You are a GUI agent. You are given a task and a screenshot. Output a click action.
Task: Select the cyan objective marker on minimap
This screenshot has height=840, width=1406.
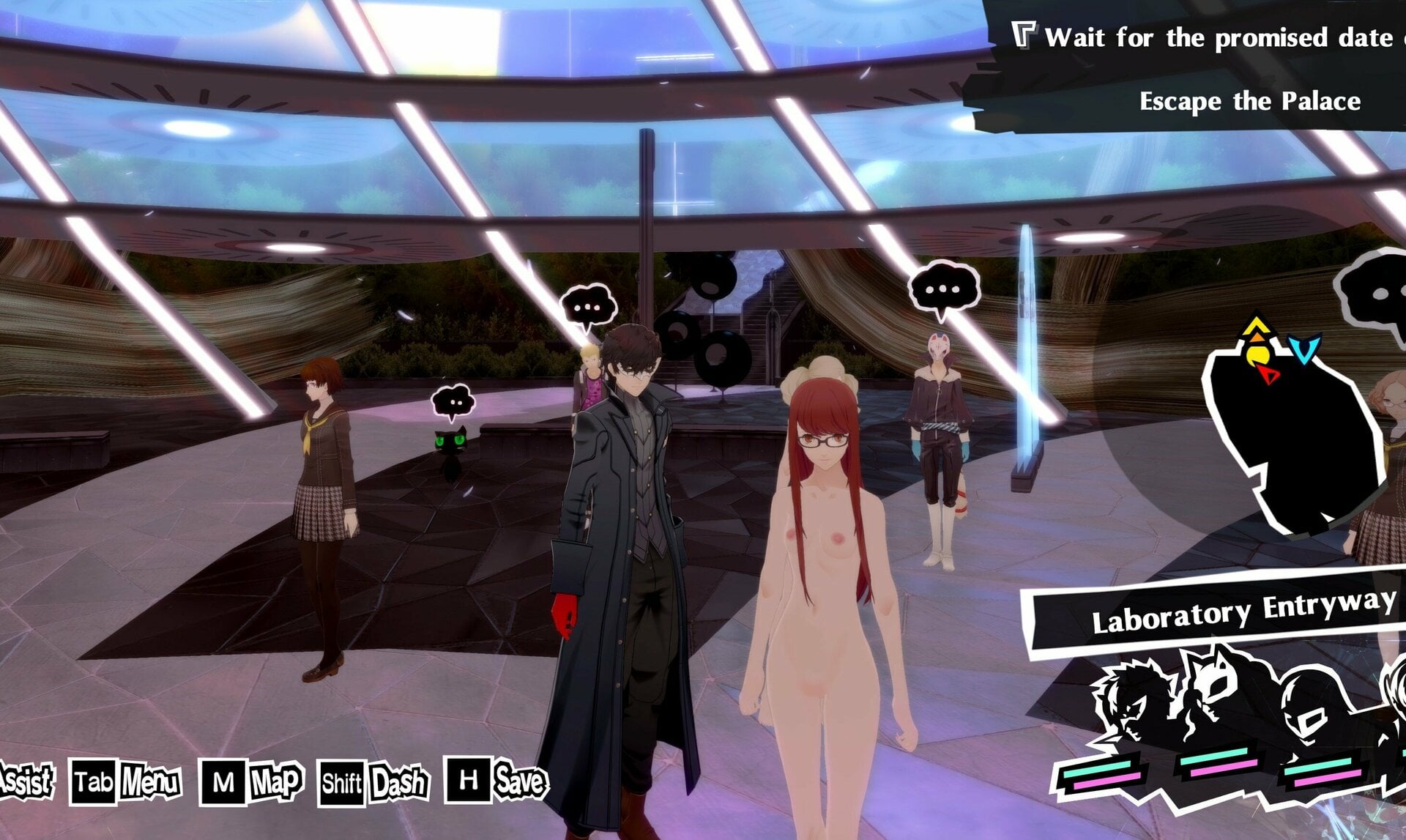tap(1304, 350)
